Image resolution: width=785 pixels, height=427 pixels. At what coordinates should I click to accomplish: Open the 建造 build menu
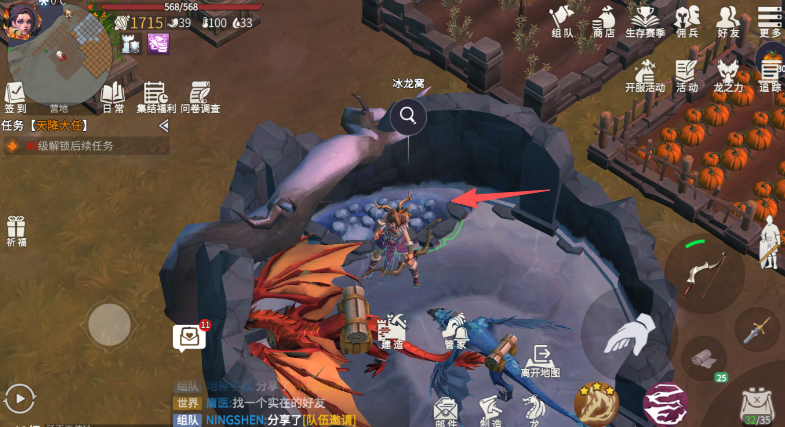pos(392,331)
